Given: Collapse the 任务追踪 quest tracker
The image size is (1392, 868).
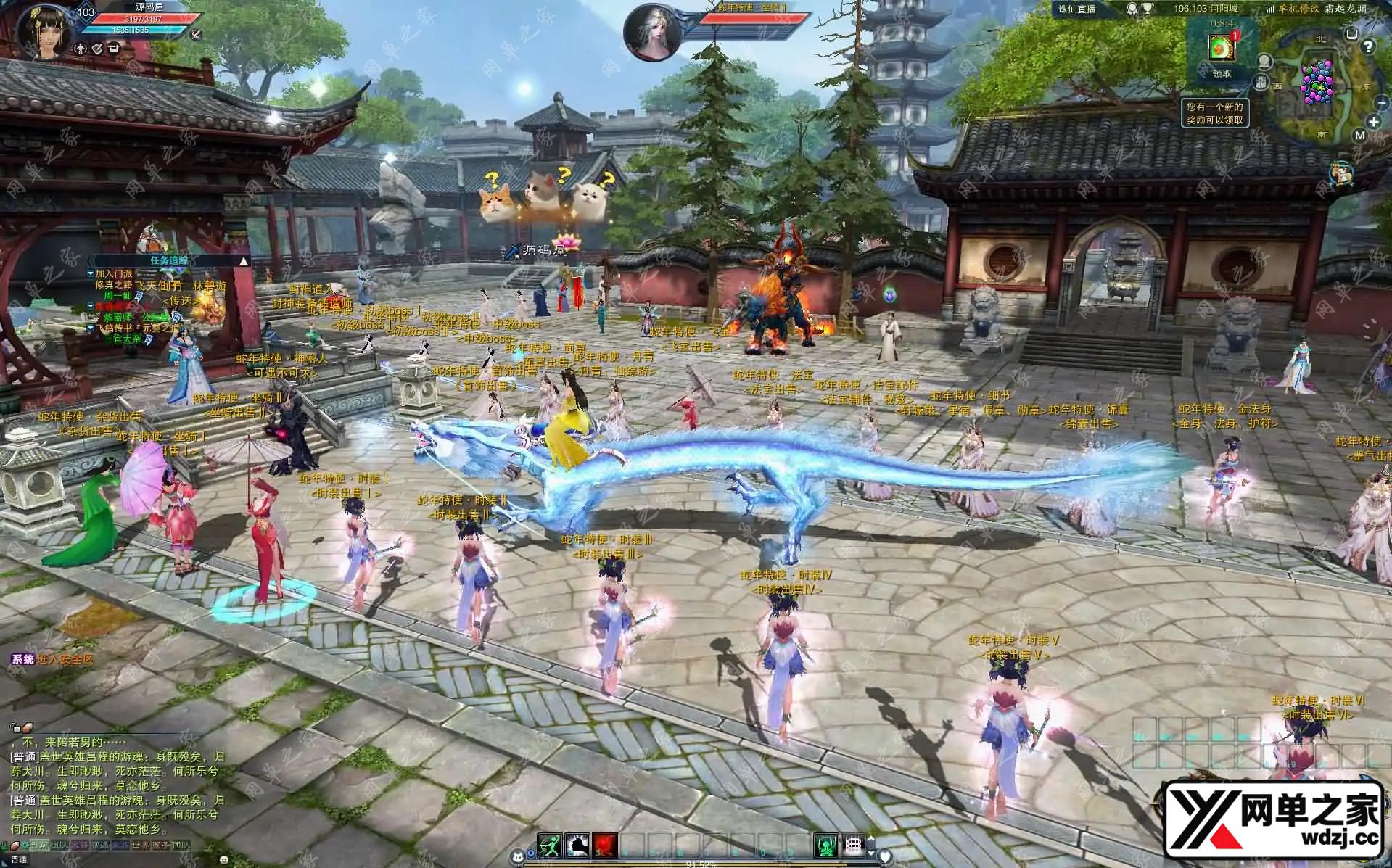Looking at the screenshot, I should 244,261.
